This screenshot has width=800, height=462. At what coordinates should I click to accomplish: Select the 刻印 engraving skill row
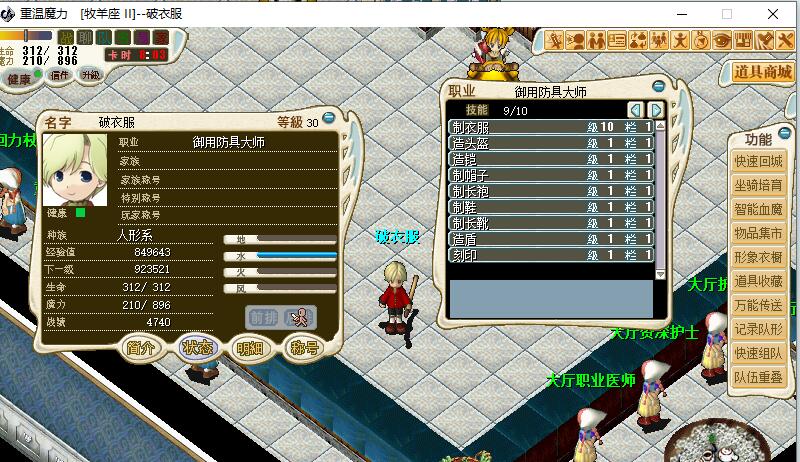550,256
